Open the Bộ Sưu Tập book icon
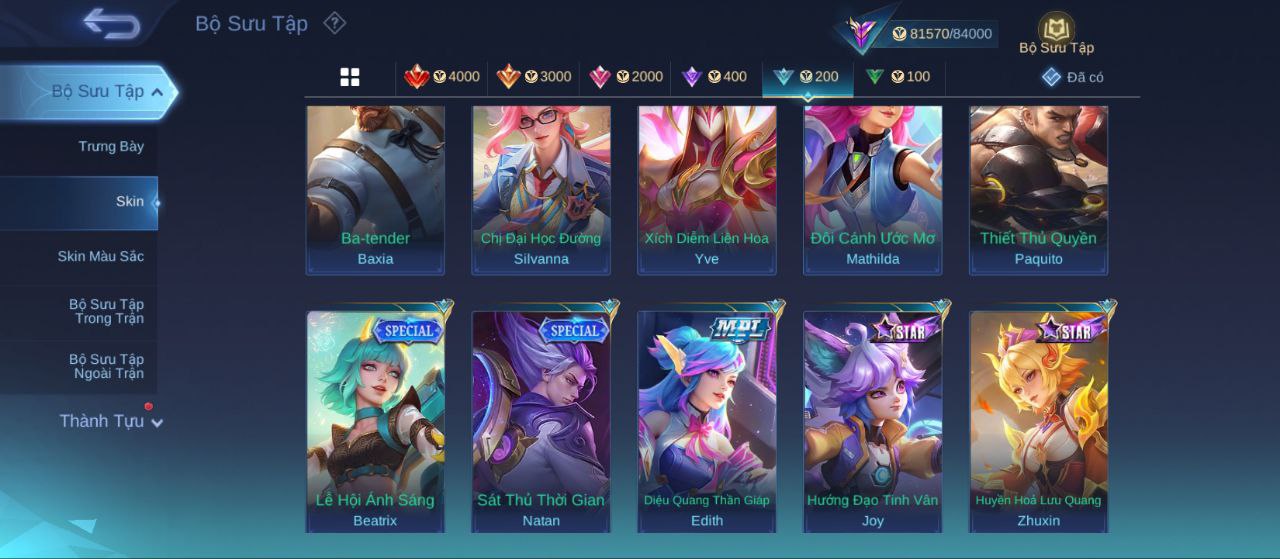 click(x=1056, y=32)
